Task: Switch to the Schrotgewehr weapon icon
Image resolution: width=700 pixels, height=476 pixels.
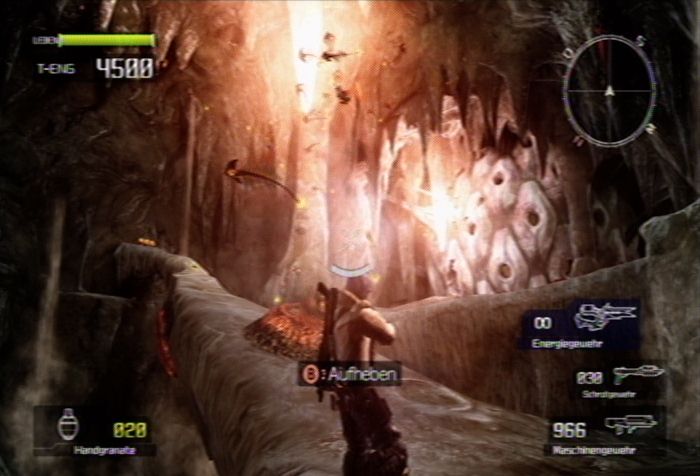Action: tap(638, 375)
